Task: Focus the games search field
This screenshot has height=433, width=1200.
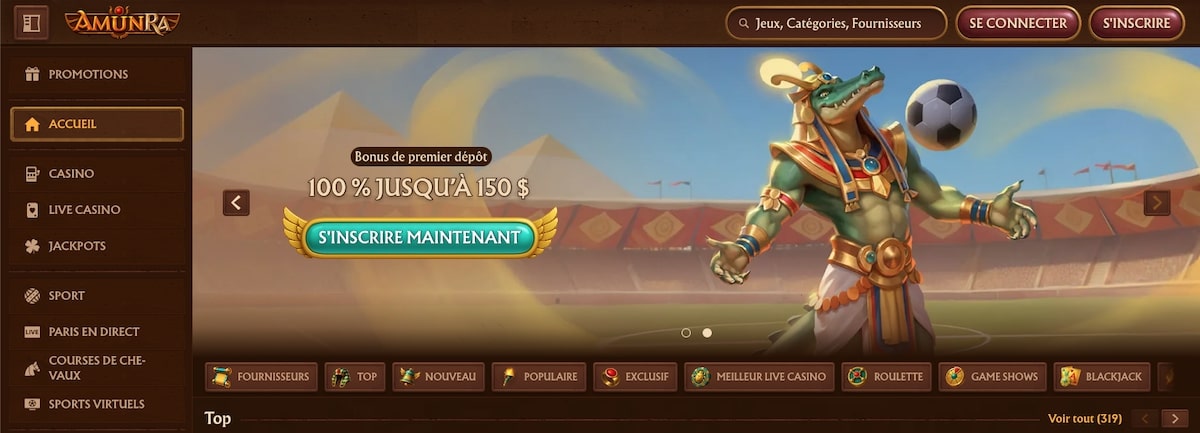Action: click(836, 23)
